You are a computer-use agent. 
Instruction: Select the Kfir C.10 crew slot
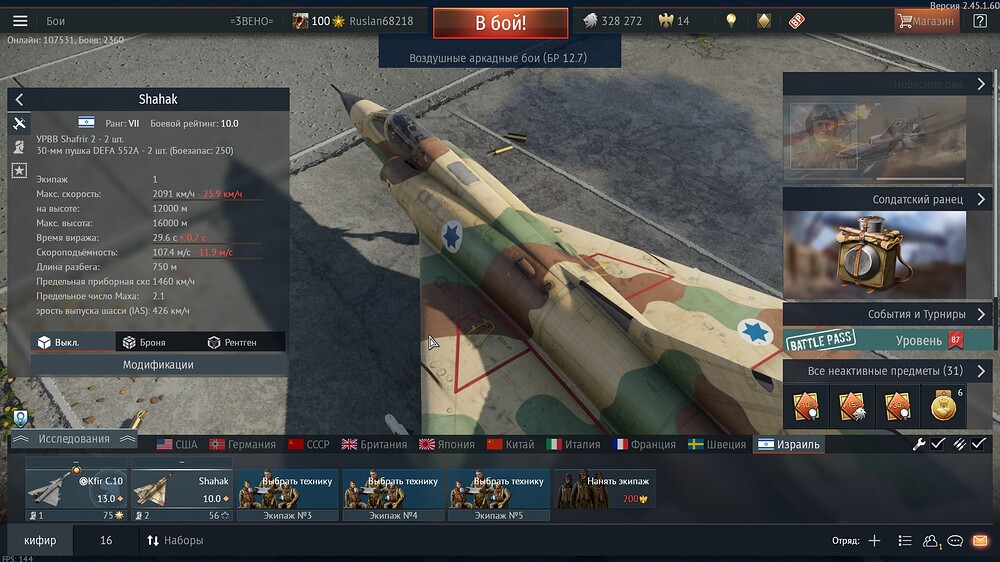click(77, 490)
